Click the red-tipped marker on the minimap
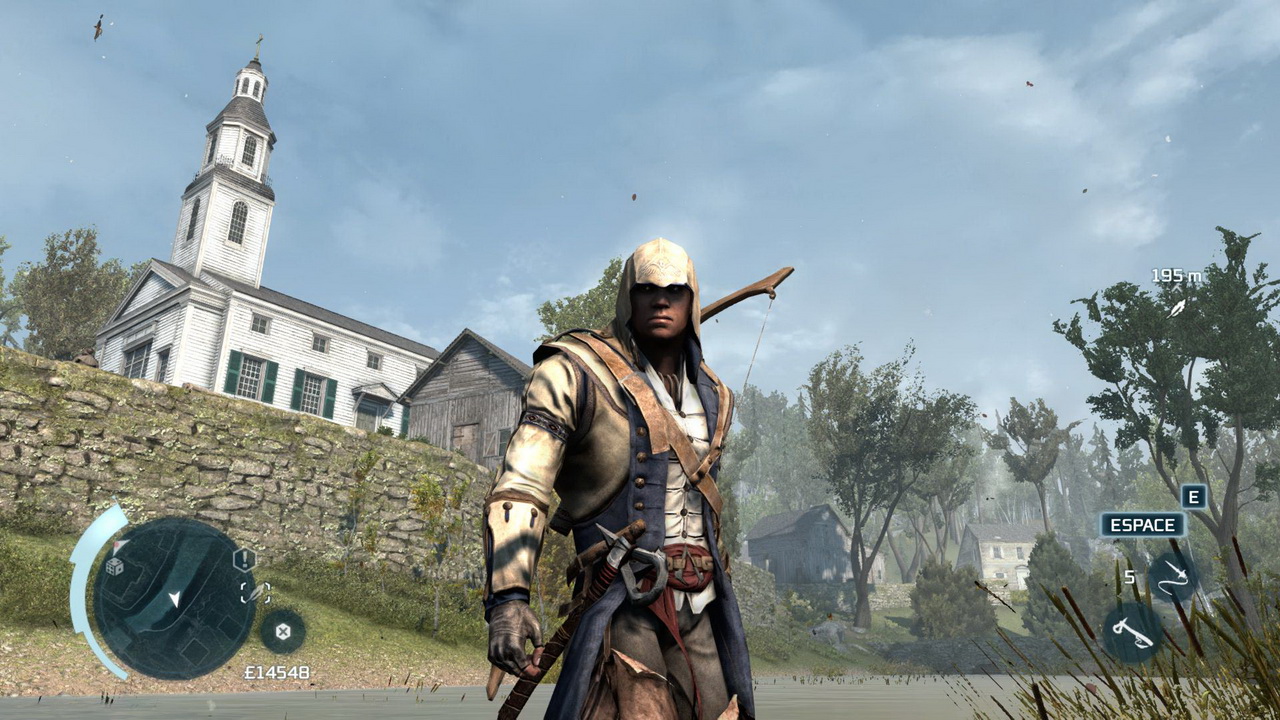Image resolution: width=1280 pixels, height=720 pixels. coord(119,546)
